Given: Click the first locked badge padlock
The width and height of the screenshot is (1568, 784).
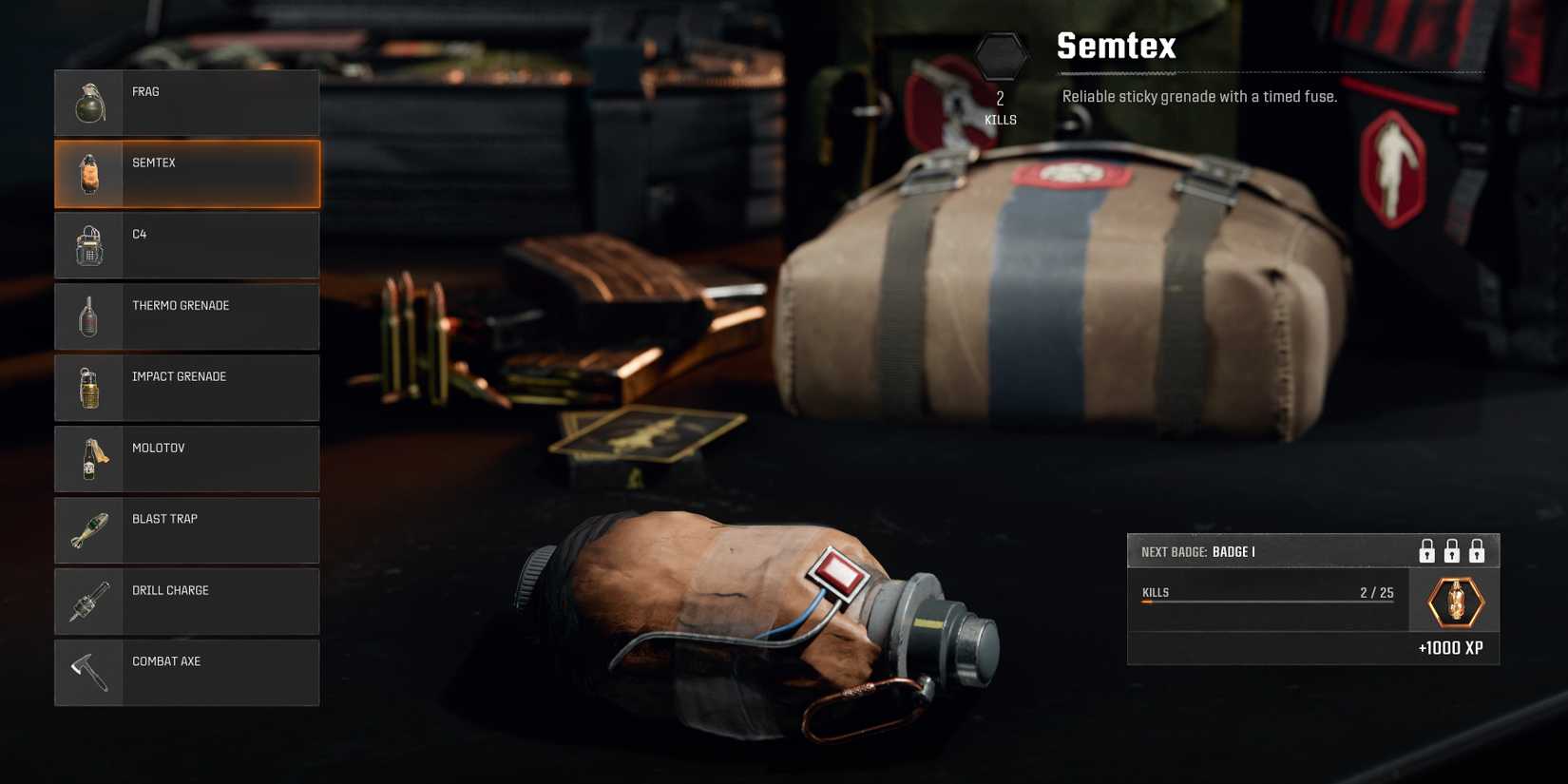Looking at the screenshot, I should (1425, 550).
